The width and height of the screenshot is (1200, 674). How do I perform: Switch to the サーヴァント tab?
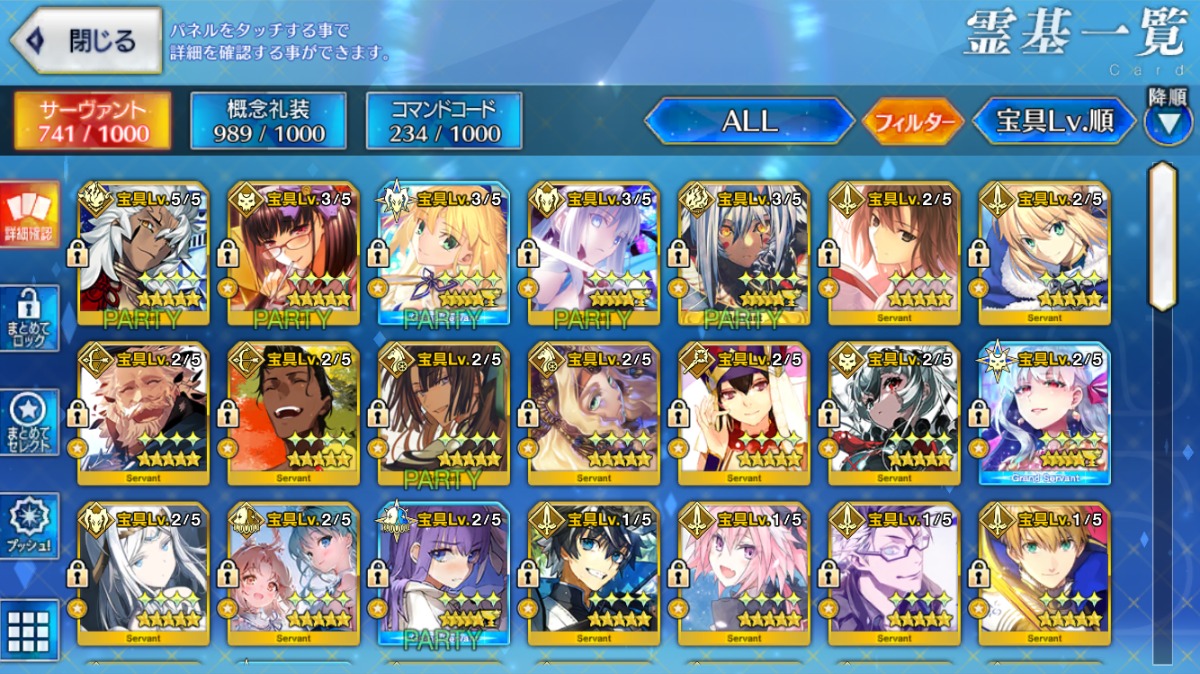point(92,121)
